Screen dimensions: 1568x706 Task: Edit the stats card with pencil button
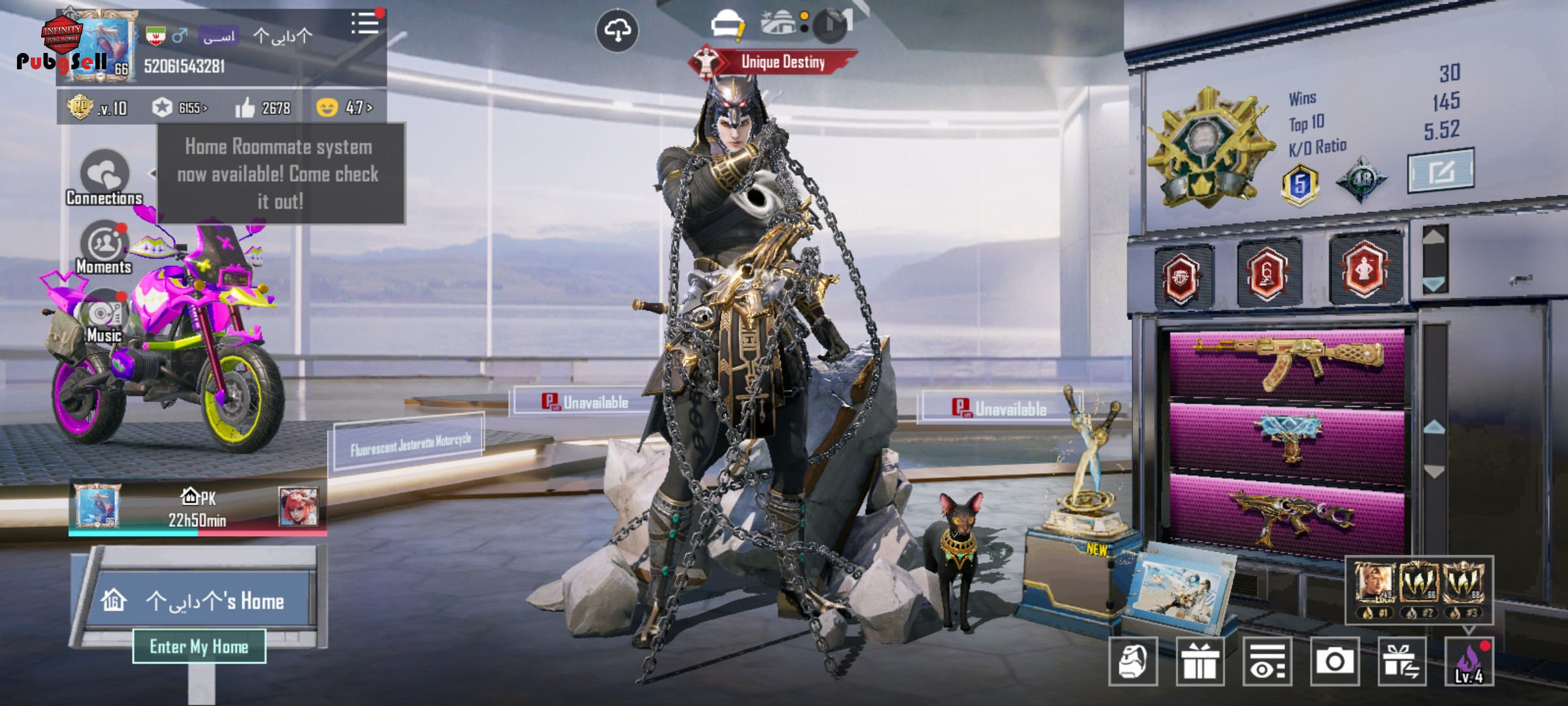point(1440,171)
